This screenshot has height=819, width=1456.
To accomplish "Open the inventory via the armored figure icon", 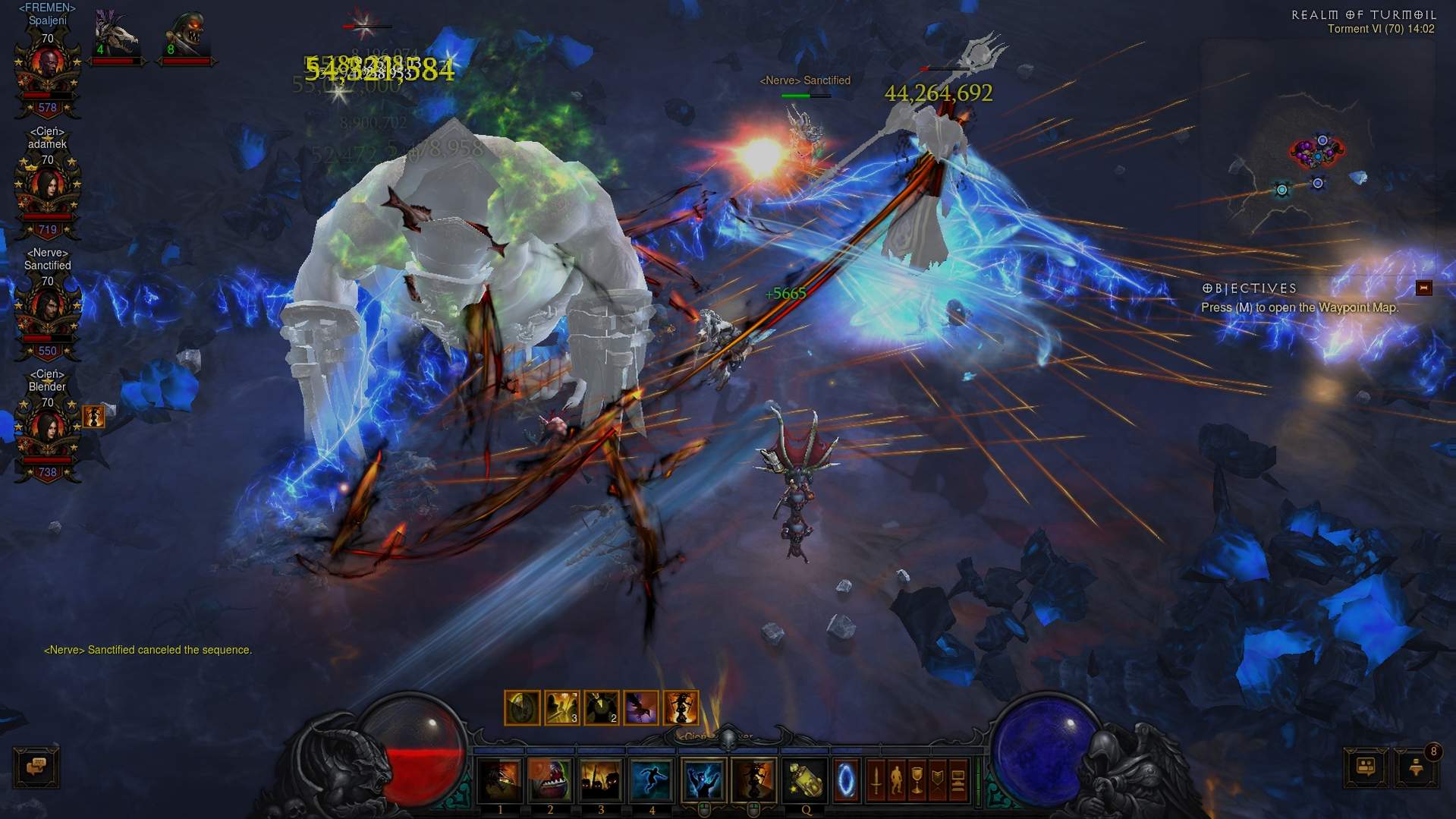I will click(896, 780).
